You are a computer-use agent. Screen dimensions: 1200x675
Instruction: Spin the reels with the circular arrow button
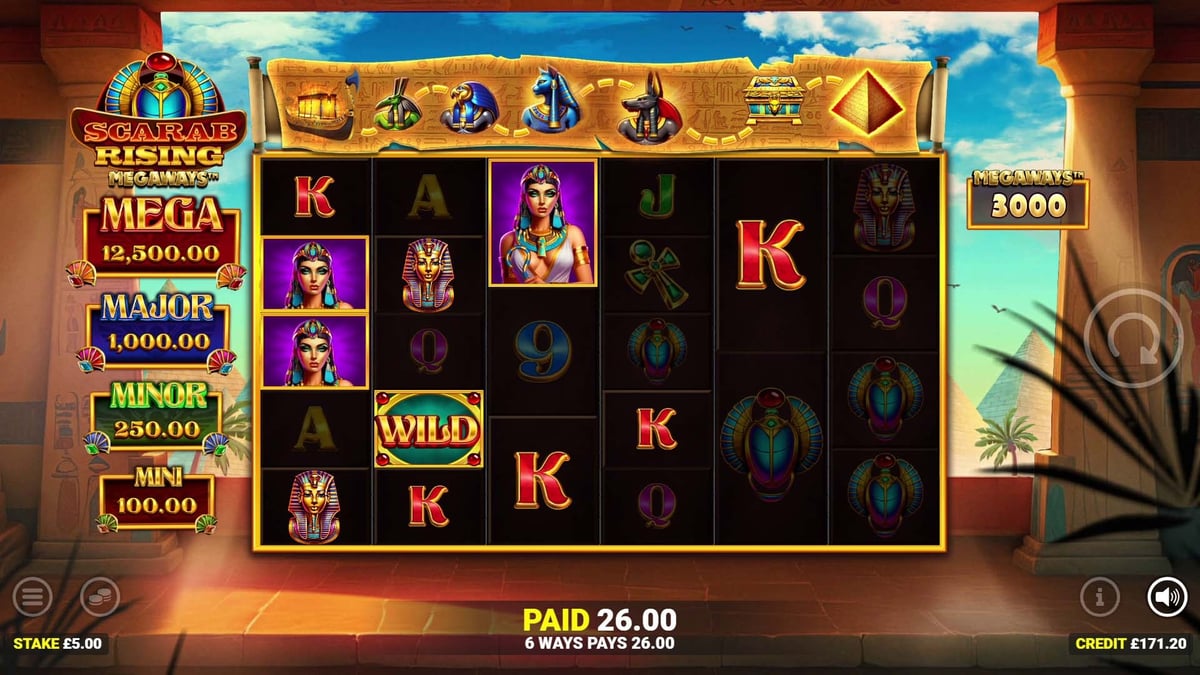pos(1132,338)
